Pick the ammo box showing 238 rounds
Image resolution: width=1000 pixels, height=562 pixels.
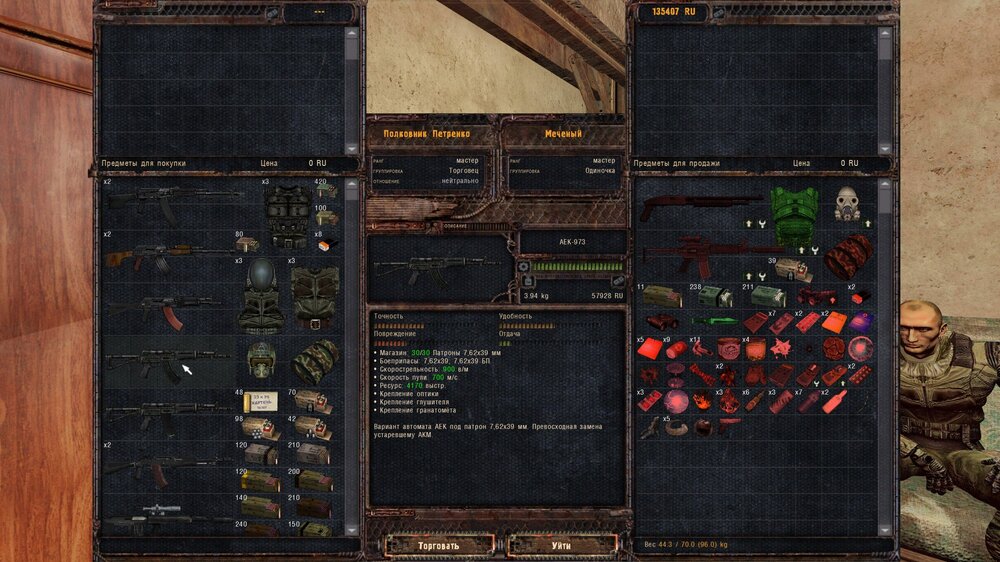click(x=714, y=297)
